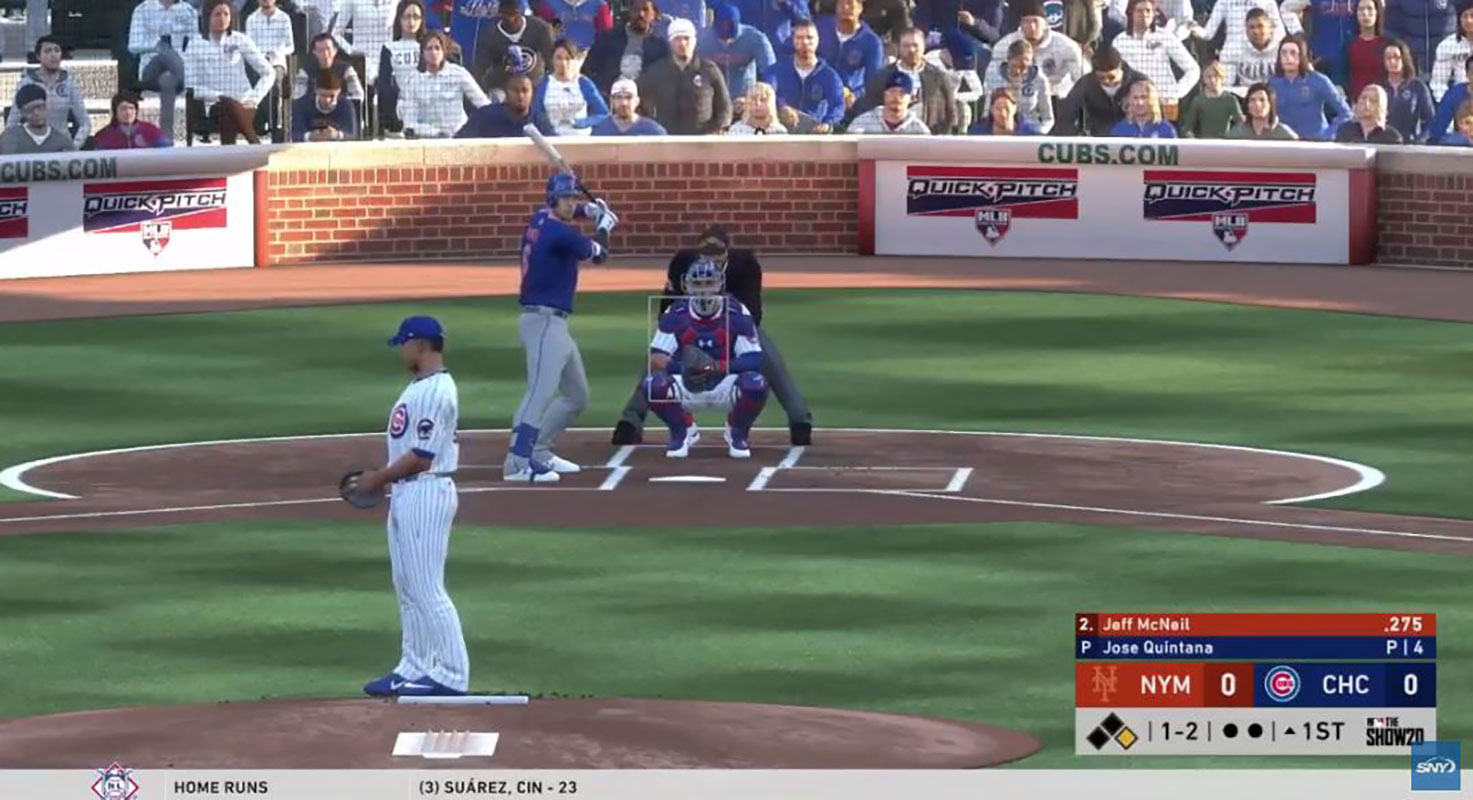Click the Cubs logo on the scoreboard

tap(1281, 684)
